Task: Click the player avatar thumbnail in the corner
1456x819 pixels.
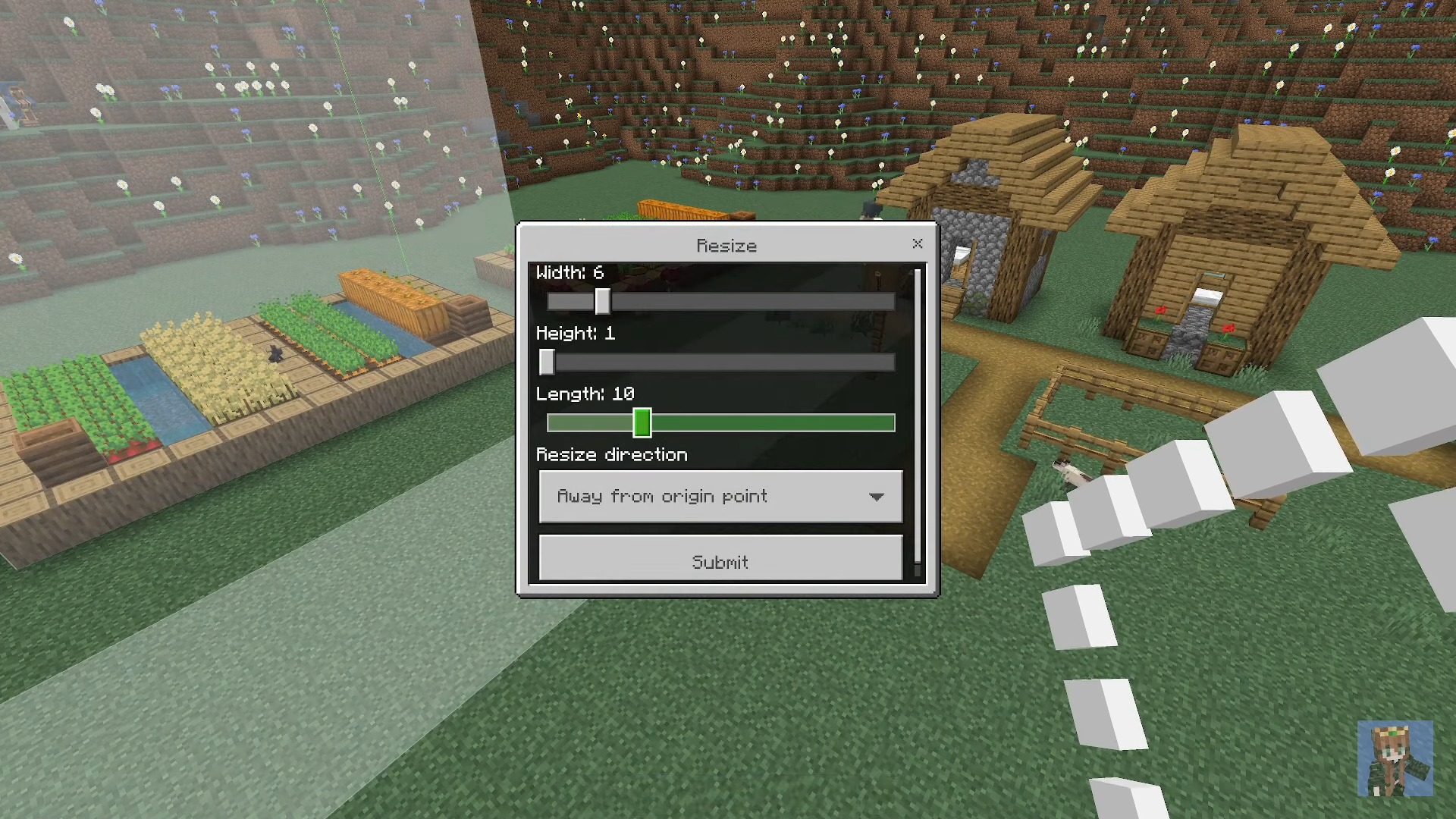Action: coord(1398,758)
